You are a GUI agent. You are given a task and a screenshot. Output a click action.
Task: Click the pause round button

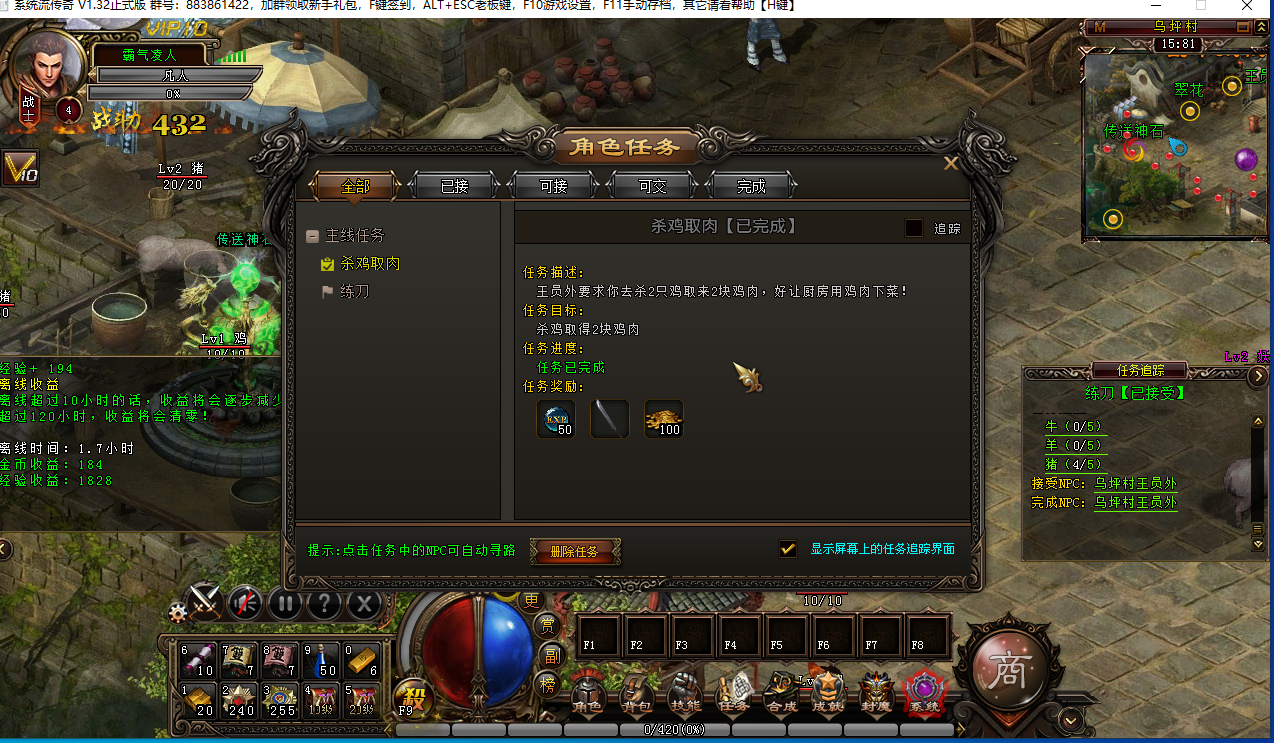click(285, 603)
